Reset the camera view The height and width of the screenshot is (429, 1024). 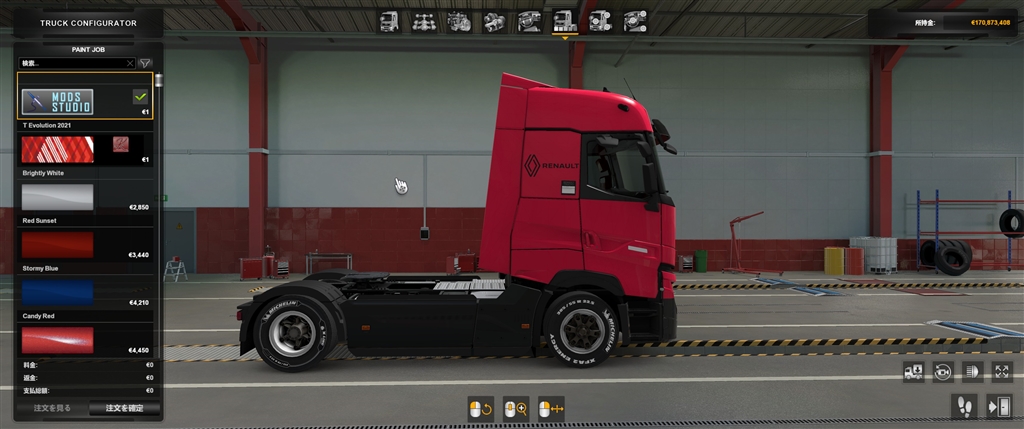[x=942, y=372]
